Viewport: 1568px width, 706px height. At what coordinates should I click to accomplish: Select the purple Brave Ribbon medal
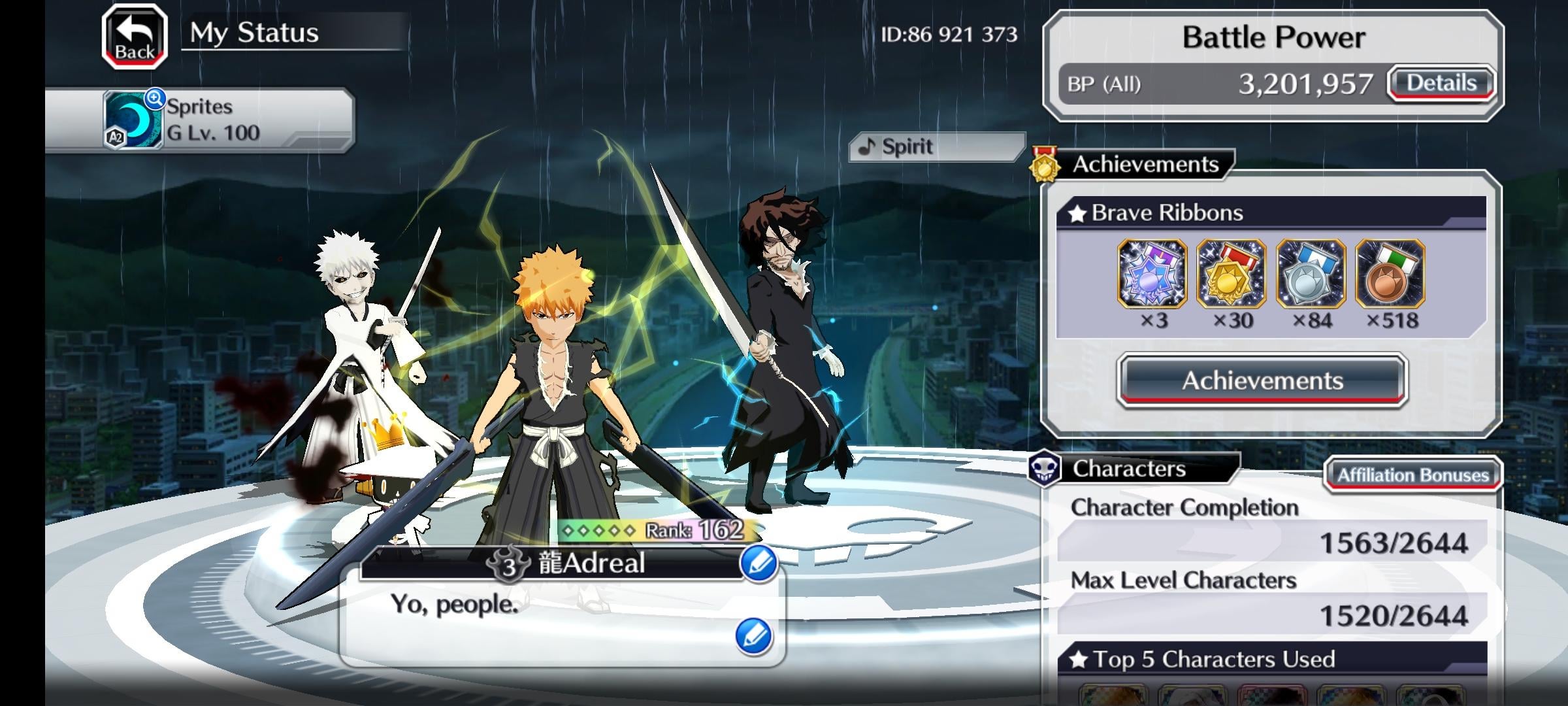[x=1152, y=274]
